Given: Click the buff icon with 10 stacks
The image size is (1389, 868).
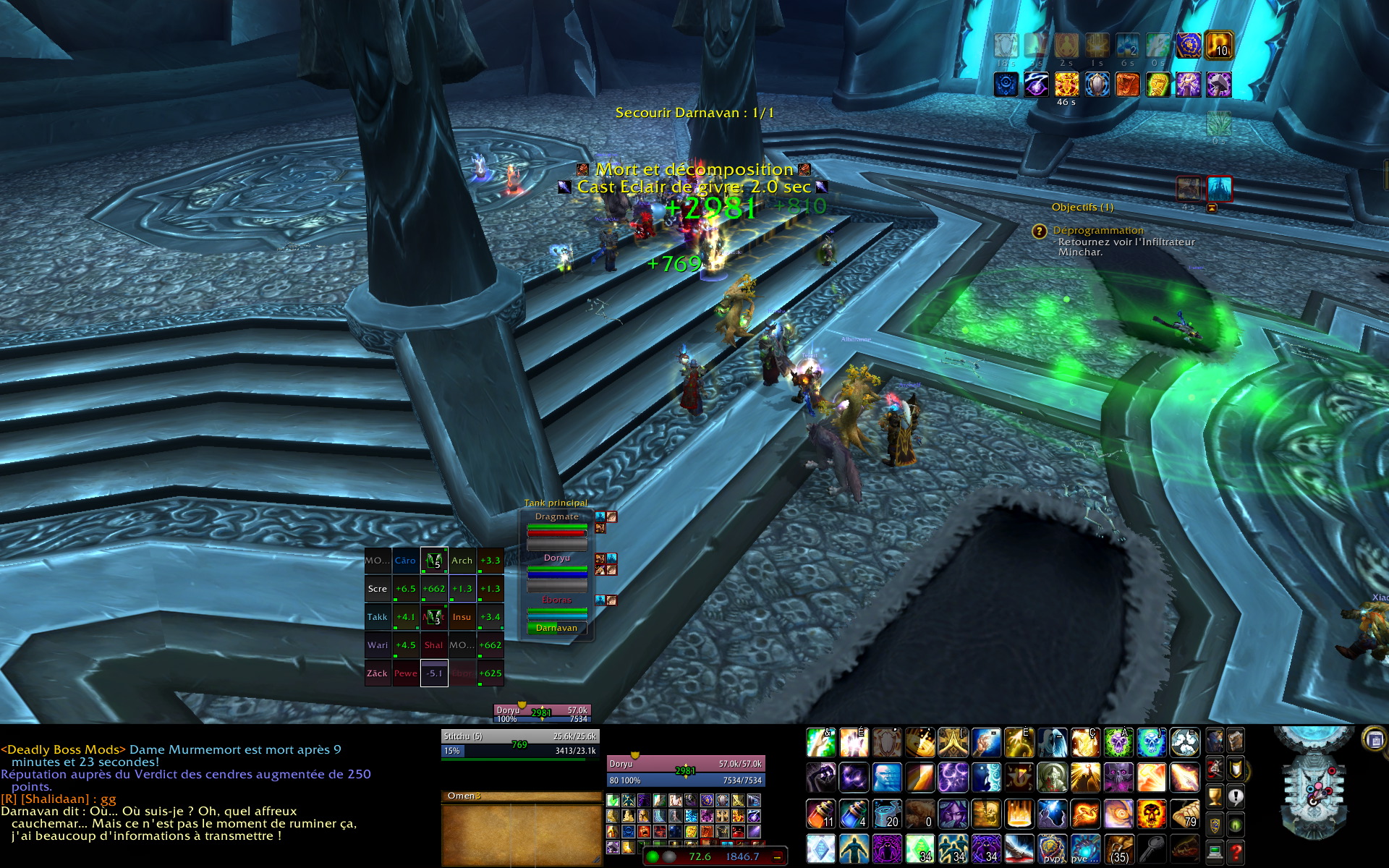Looking at the screenshot, I should tap(1219, 45).
